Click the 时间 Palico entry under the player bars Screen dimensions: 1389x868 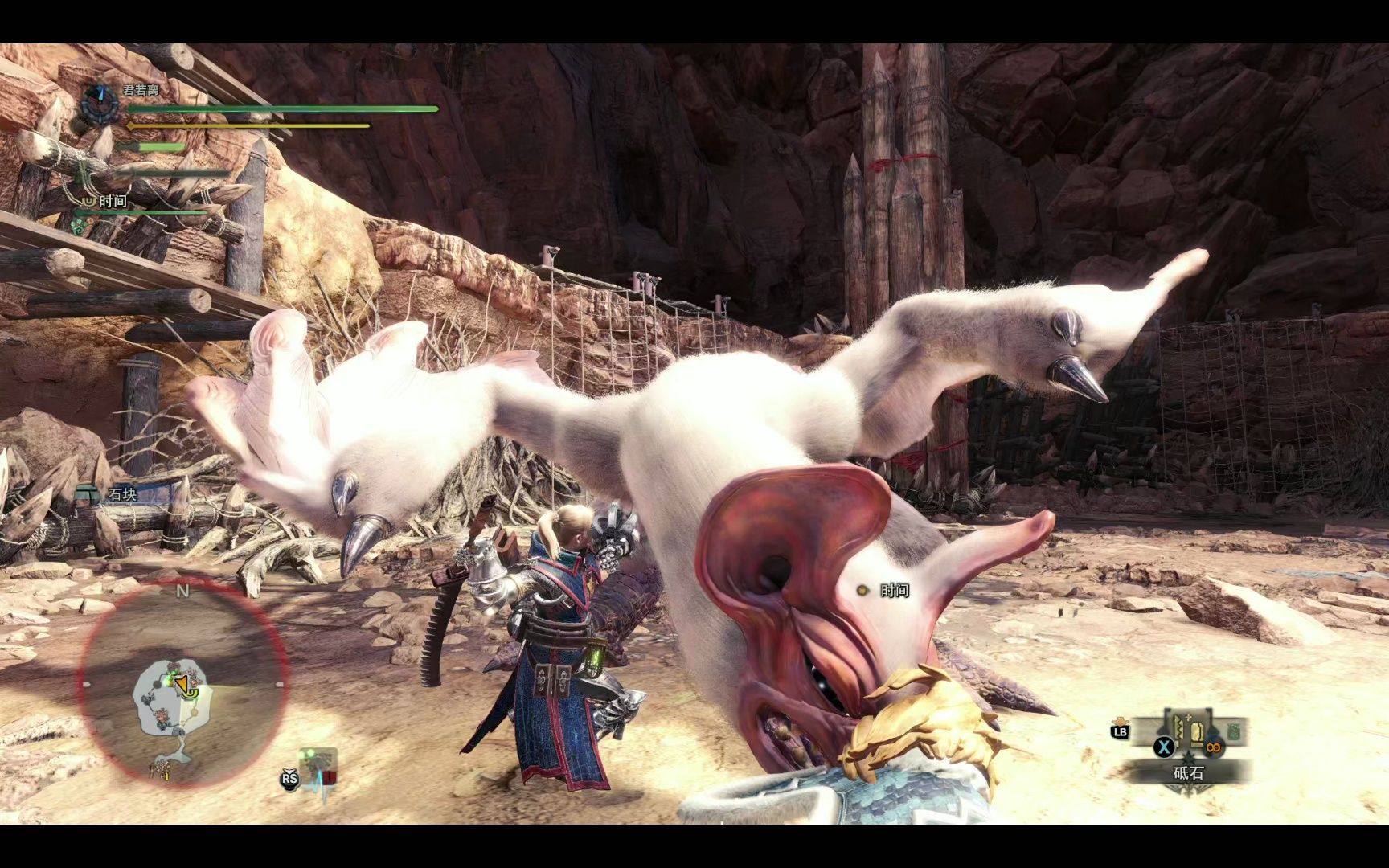(x=113, y=201)
